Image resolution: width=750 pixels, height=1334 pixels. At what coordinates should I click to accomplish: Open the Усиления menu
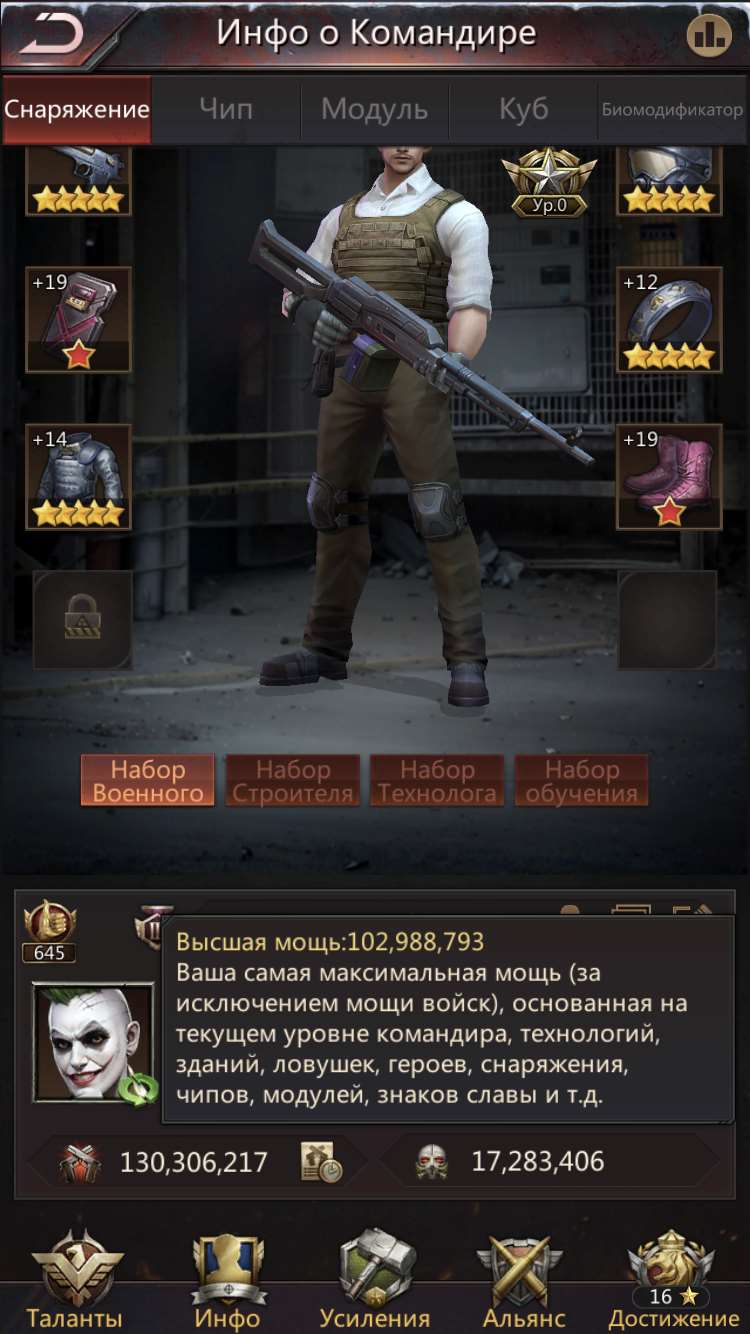click(375, 1280)
